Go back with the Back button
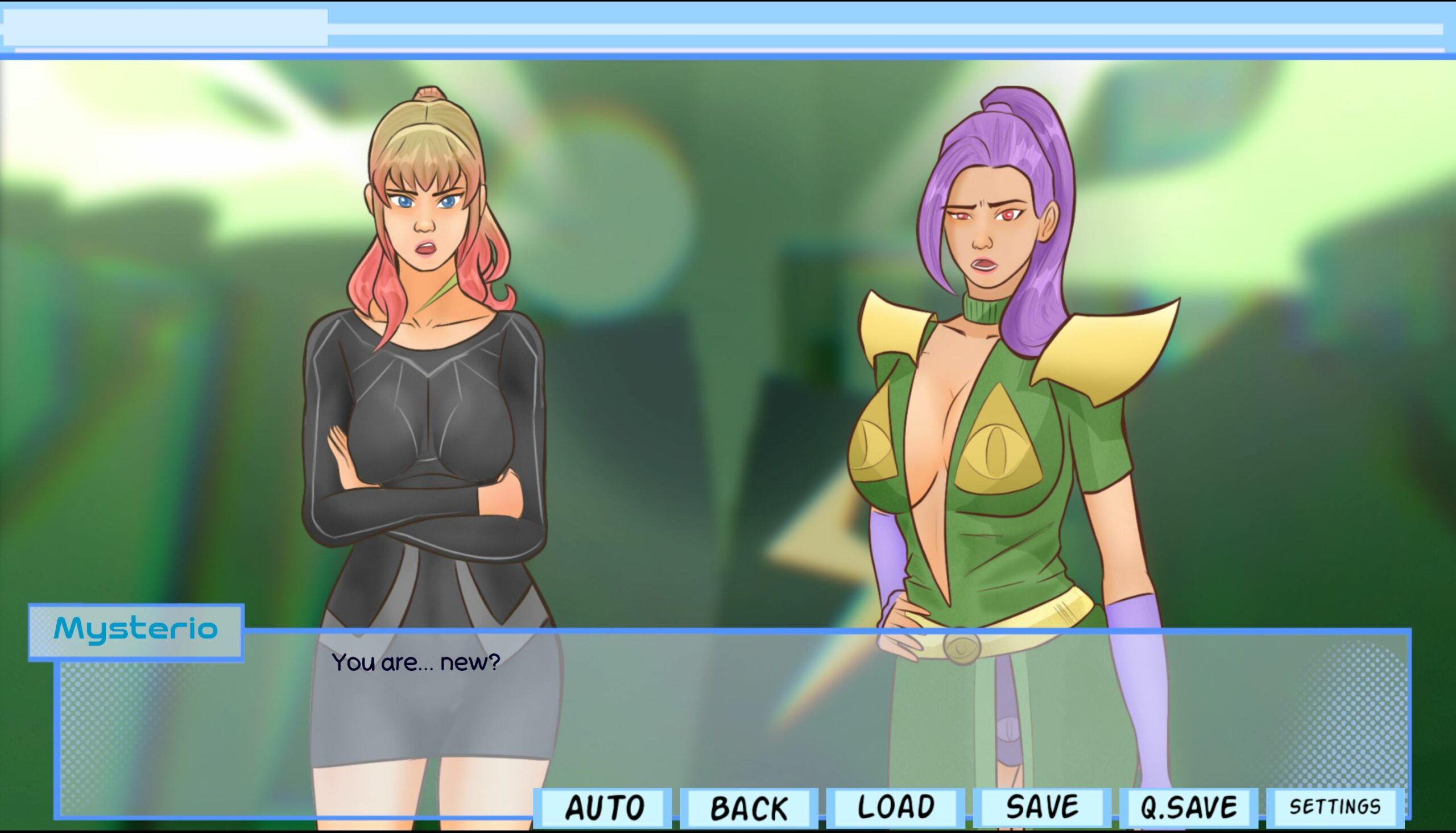 click(749, 807)
